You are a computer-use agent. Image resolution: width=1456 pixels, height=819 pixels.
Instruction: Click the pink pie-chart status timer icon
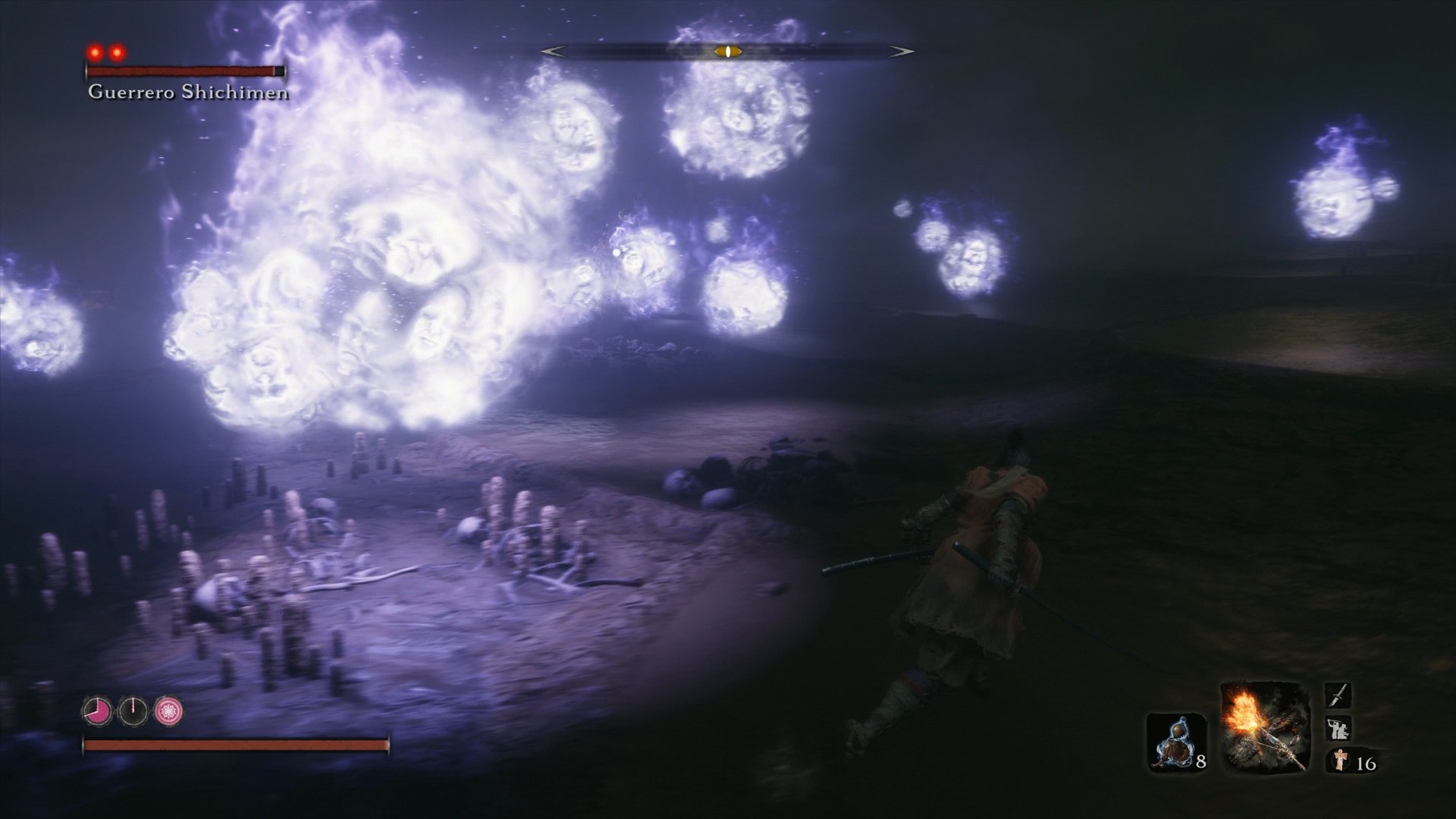point(98,711)
